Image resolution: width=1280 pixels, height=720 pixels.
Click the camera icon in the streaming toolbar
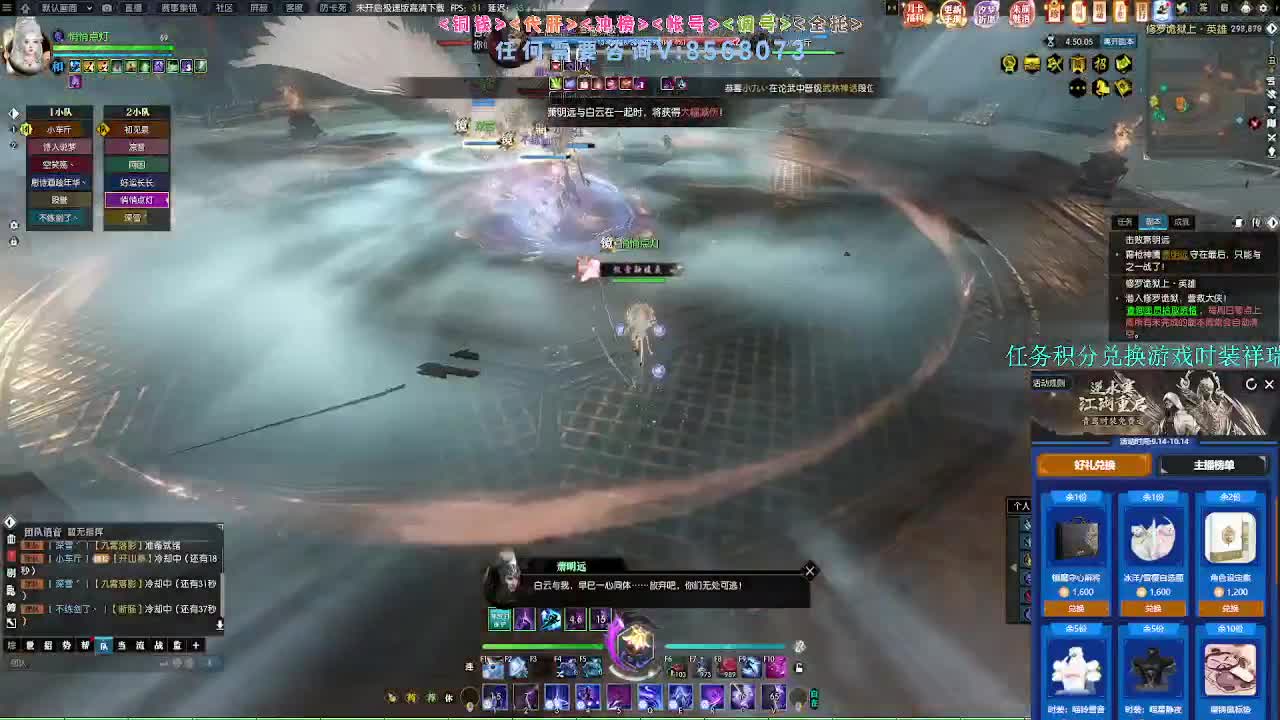tap(107, 8)
